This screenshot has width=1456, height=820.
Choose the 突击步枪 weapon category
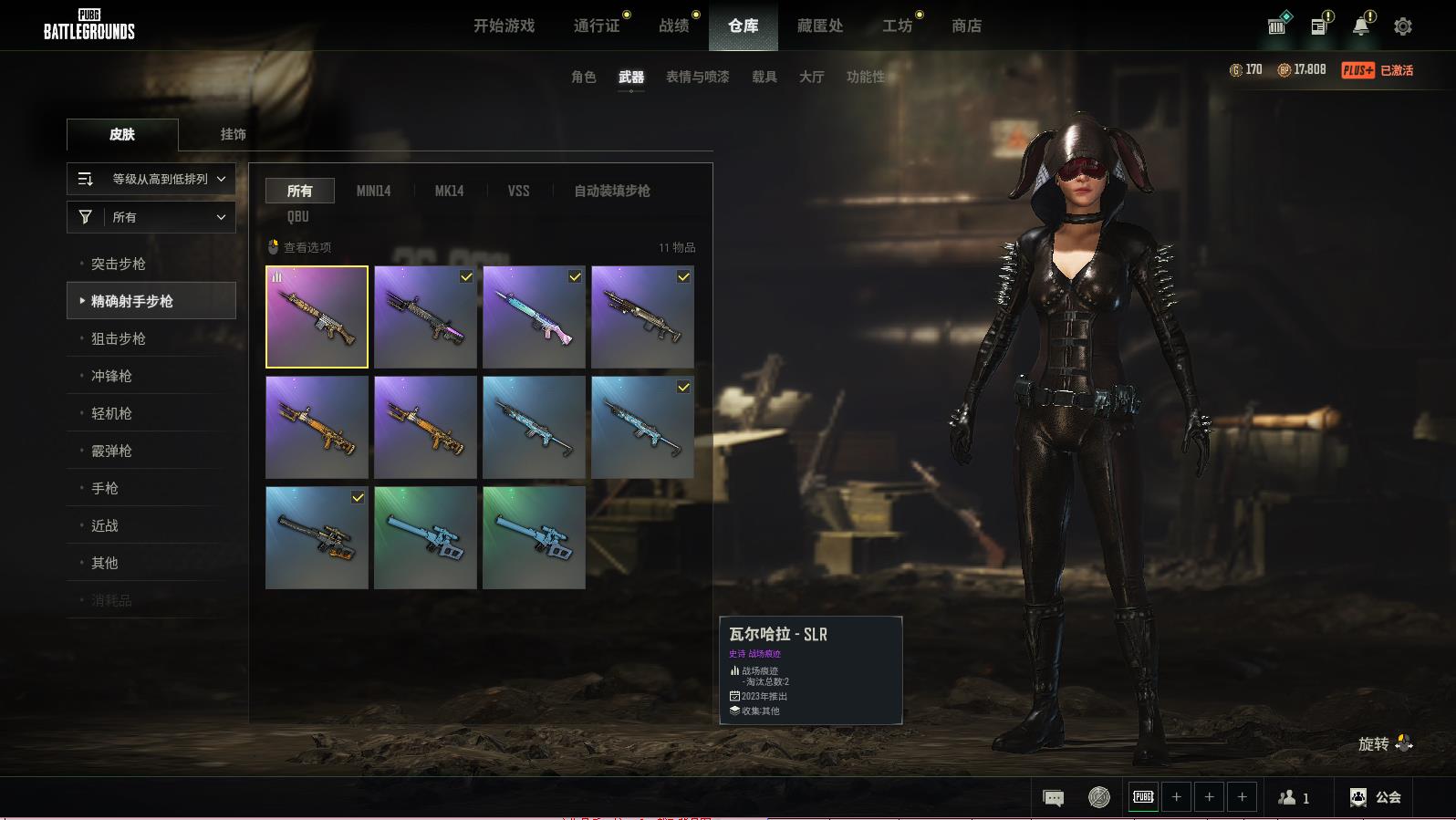(x=119, y=264)
